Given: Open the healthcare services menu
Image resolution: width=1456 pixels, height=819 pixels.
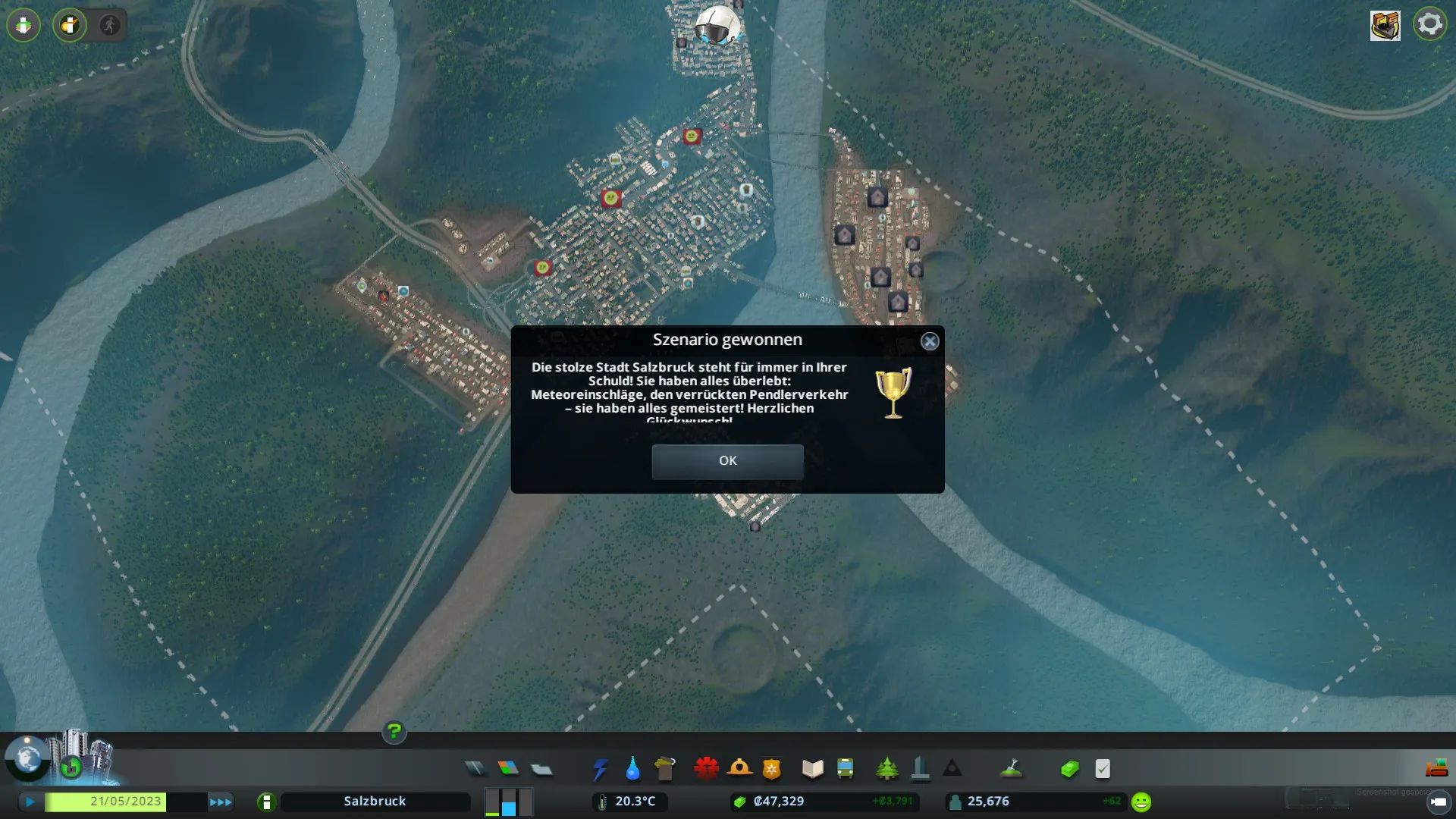Looking at the screenshot, I should coord(706,769).
